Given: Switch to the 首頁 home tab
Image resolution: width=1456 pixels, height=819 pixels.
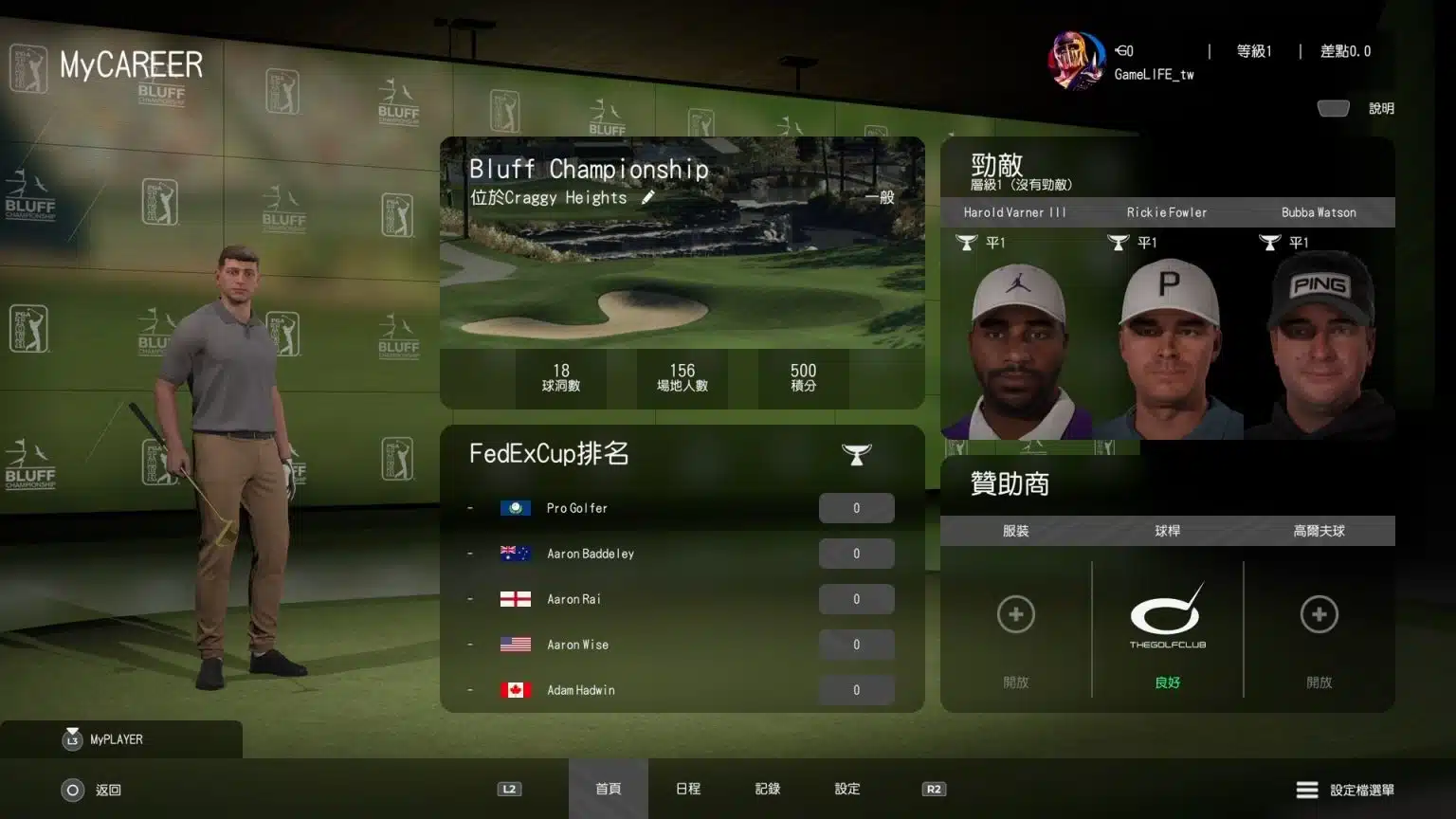Looking at the screenshot, I should tap(608, 789).
